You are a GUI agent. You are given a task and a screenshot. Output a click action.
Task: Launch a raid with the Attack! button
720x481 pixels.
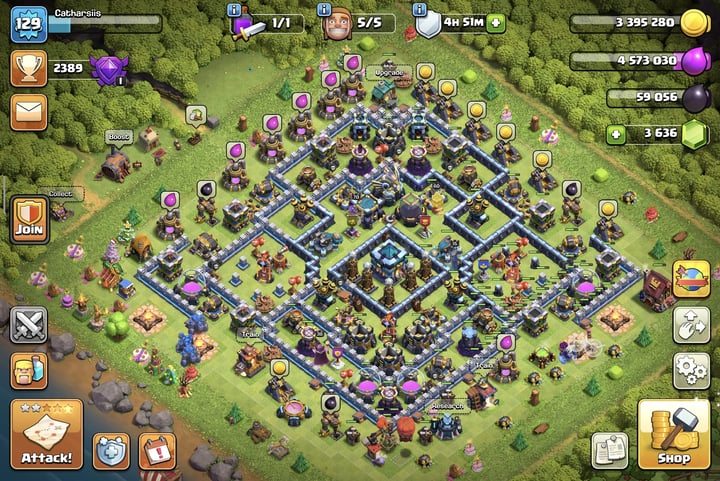pos(46,434)
